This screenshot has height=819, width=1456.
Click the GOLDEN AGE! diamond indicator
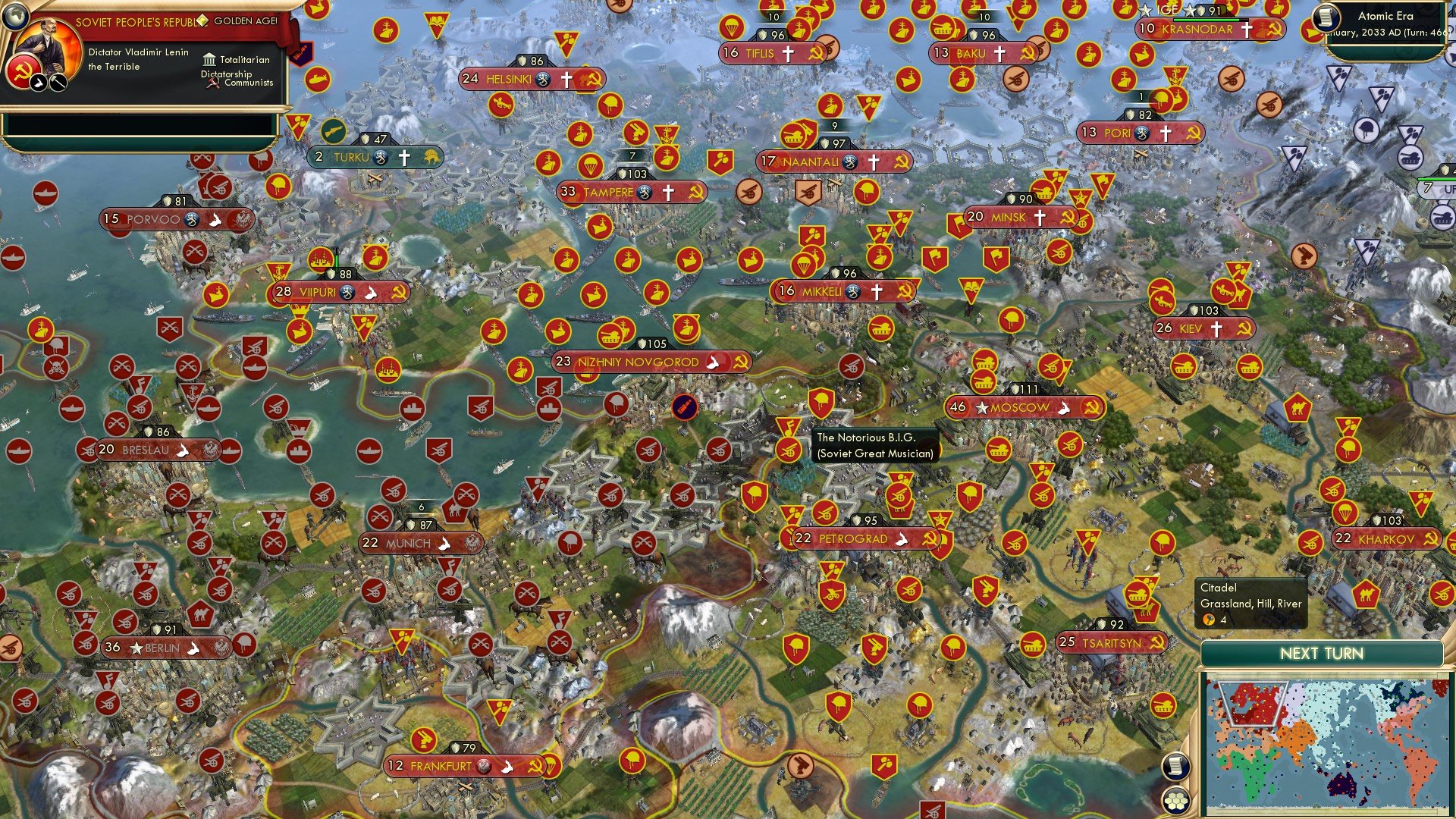point(202,21)
